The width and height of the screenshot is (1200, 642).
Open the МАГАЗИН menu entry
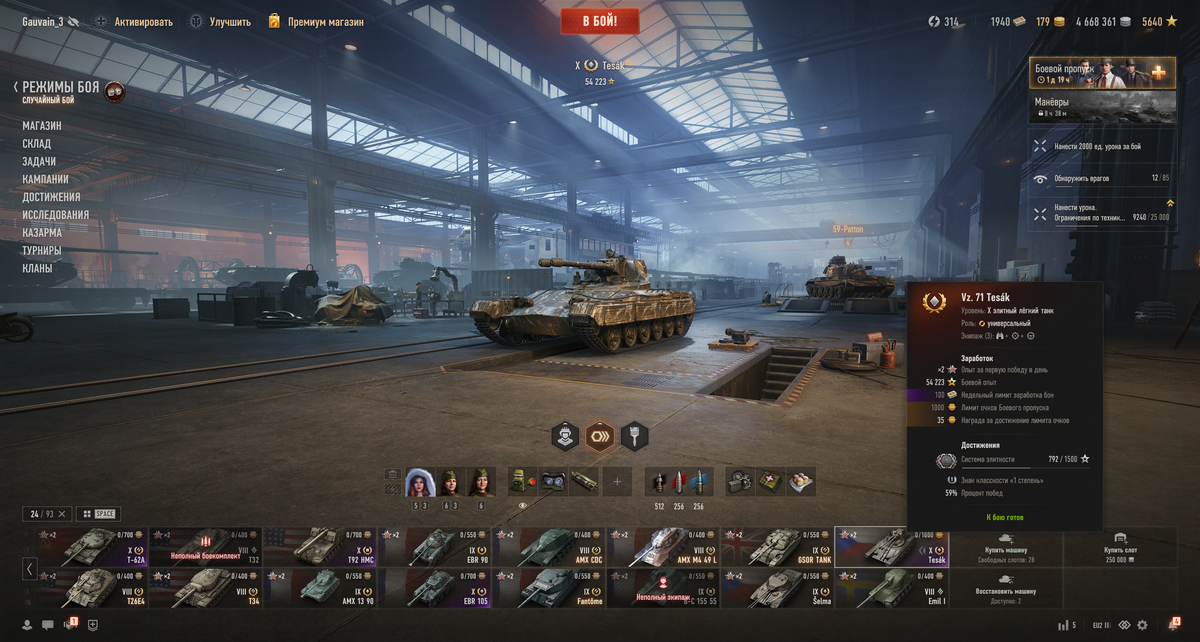tap(42, 126)
